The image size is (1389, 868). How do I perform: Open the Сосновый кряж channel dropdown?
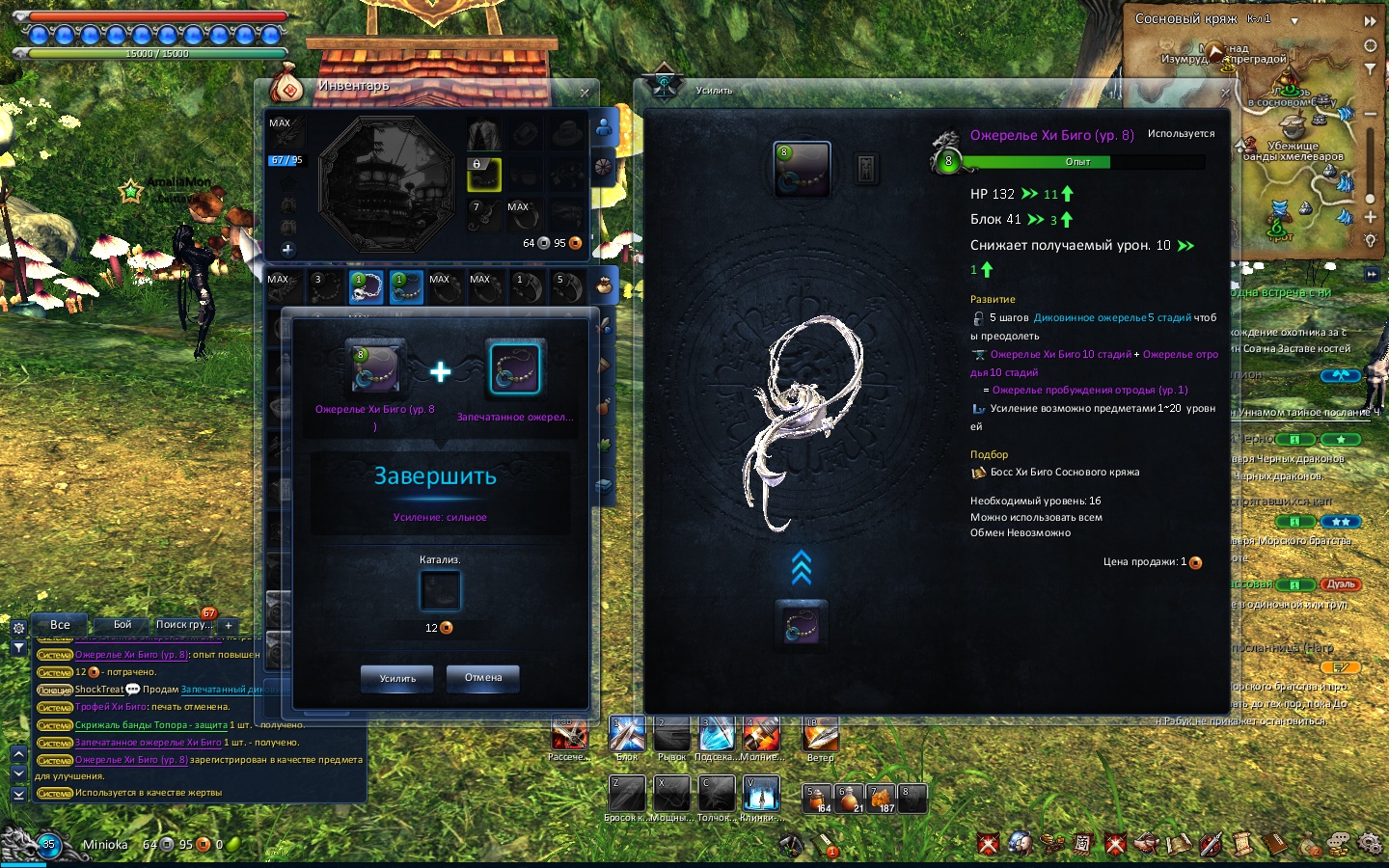pos(1294,20)
